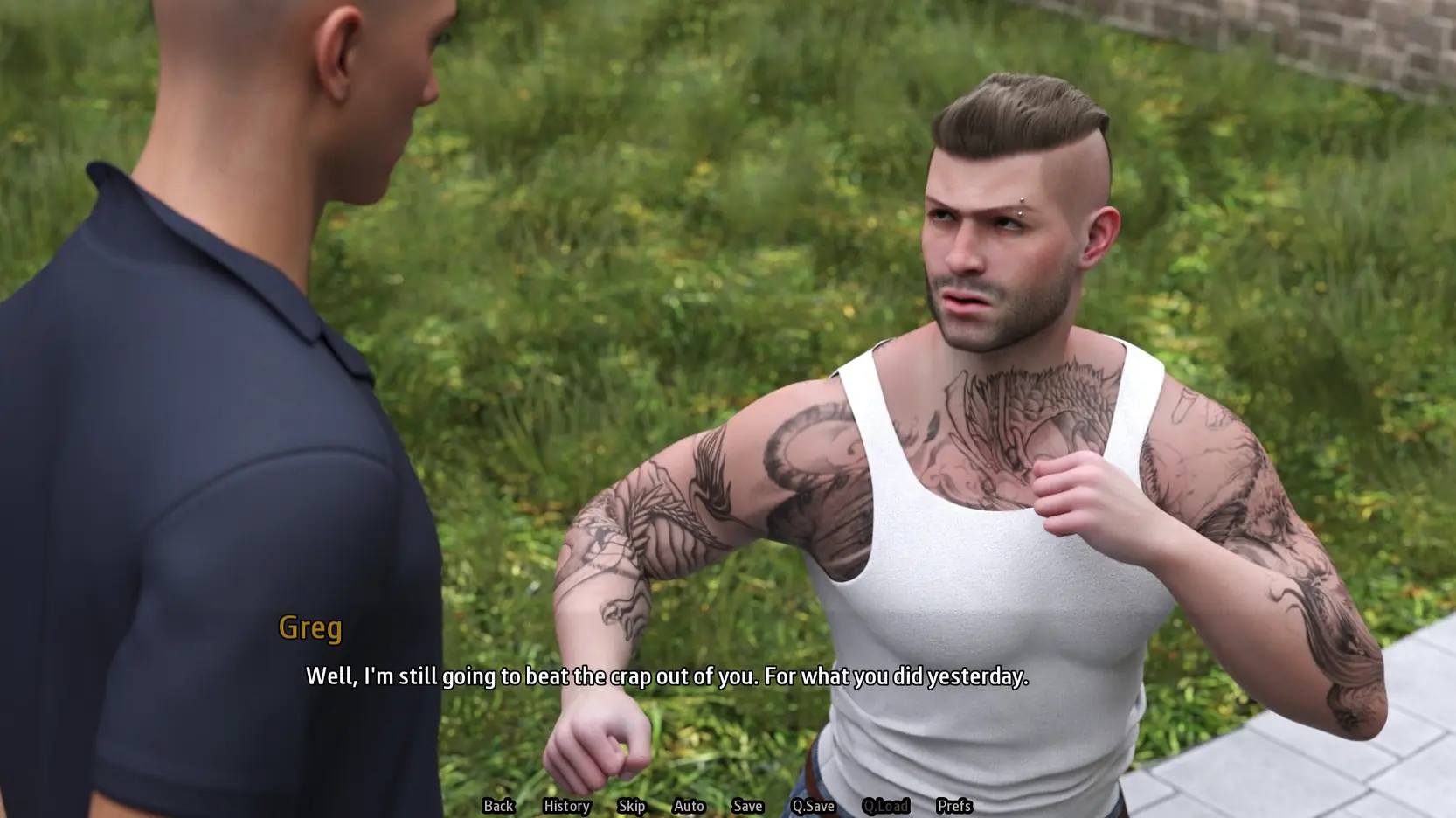This screenshot has width=1456, height=818.
Task: Load the last quicksave via Q.Load
Action: point(887,807)
